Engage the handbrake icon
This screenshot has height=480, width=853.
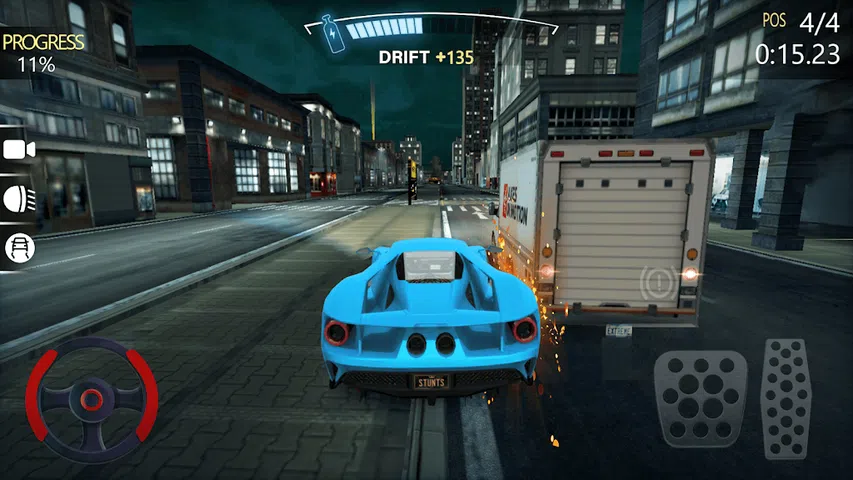[659, 280]
